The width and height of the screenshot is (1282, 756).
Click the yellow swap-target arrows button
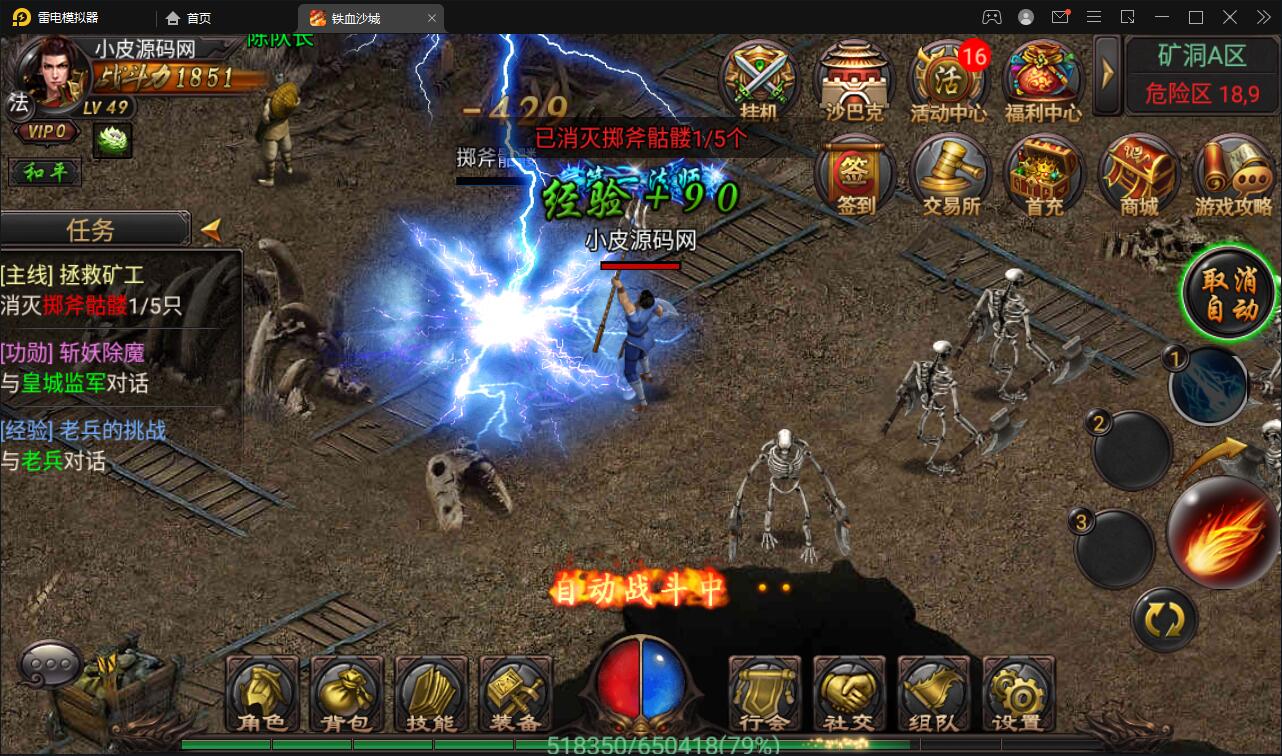click(x=1165, y=620)
